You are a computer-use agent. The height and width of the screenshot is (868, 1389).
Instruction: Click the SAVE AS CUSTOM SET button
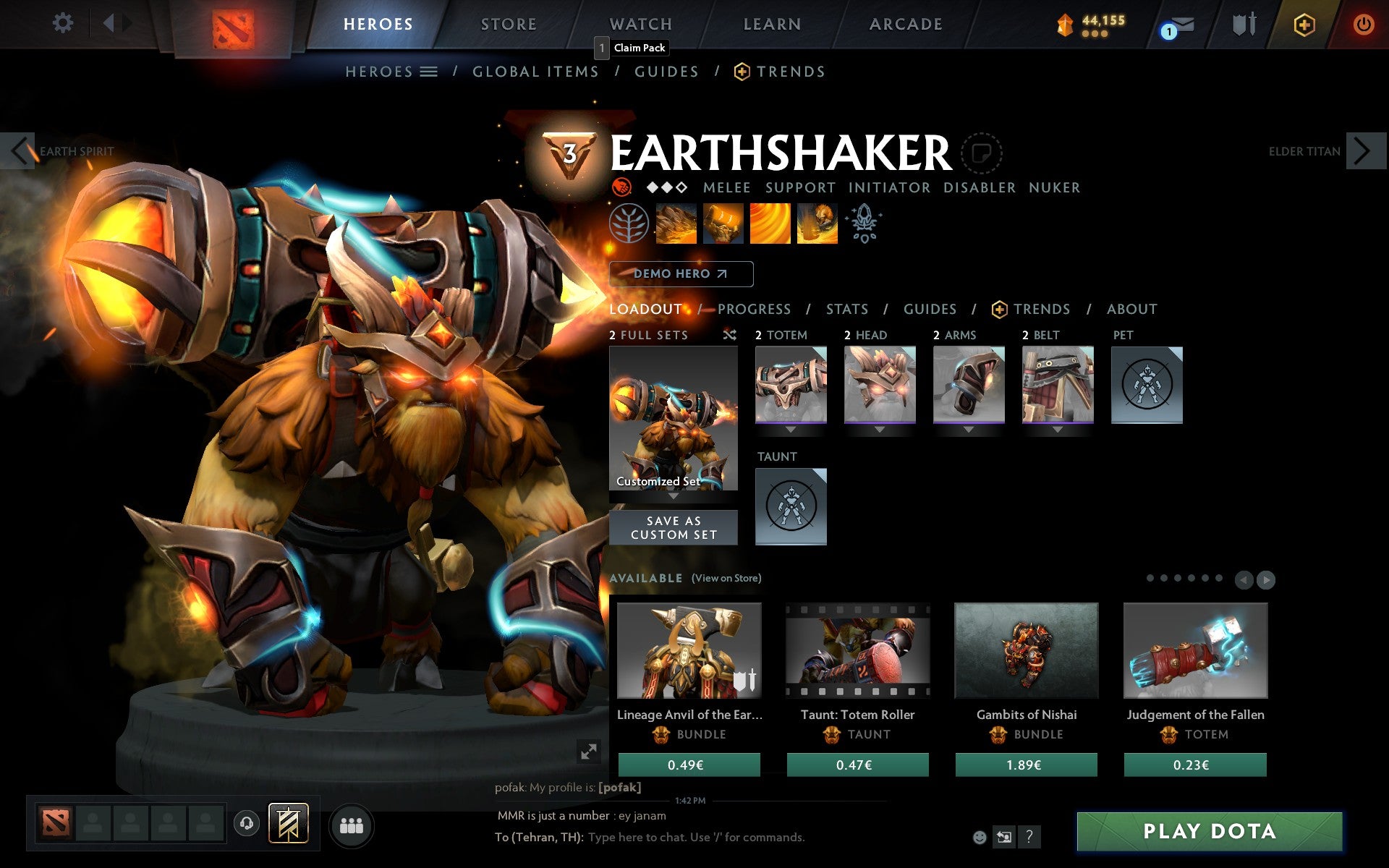click(x=674, y=527)
